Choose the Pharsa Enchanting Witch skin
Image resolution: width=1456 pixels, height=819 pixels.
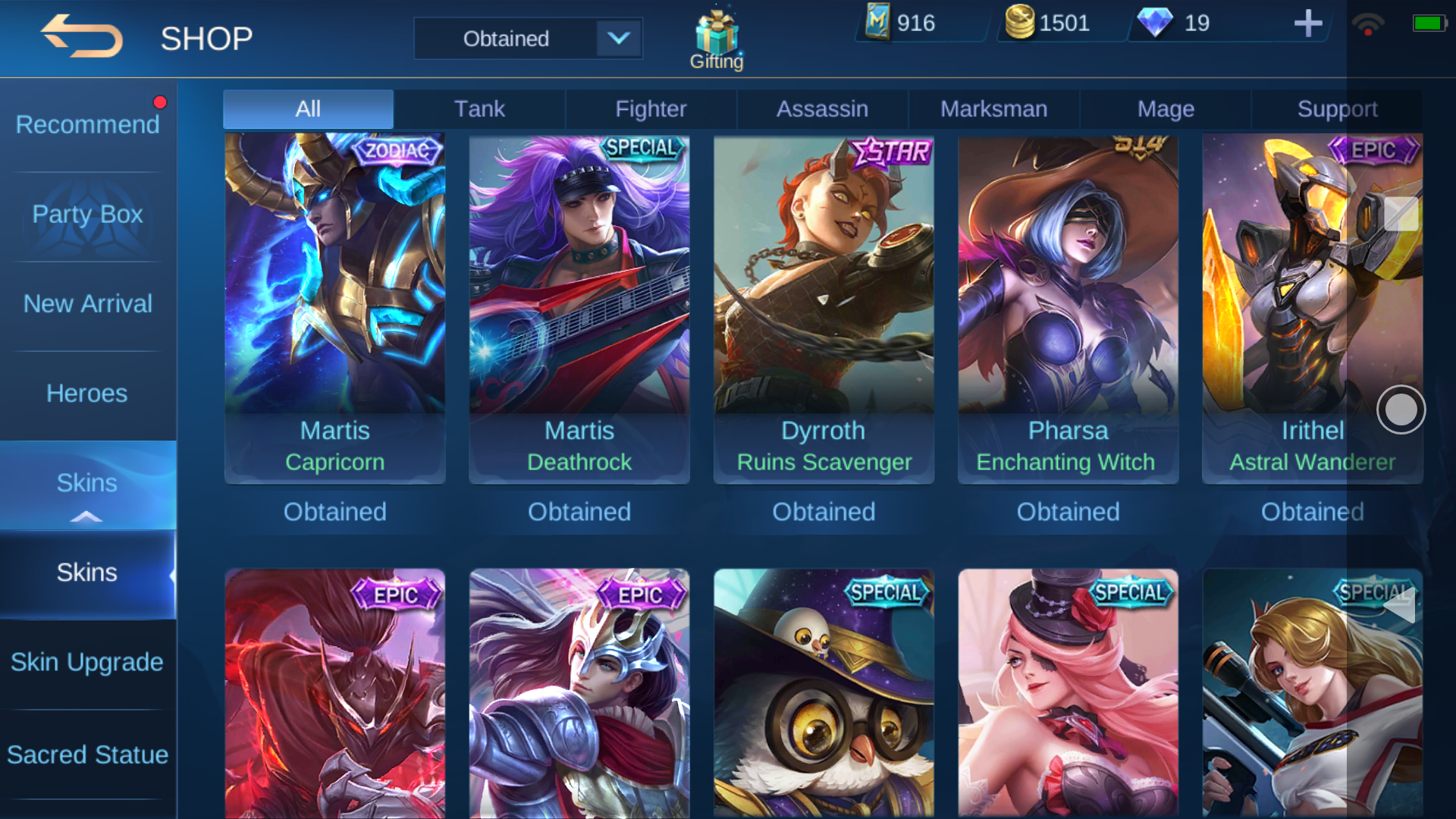pyautogui.click(x=1068, y=307)
